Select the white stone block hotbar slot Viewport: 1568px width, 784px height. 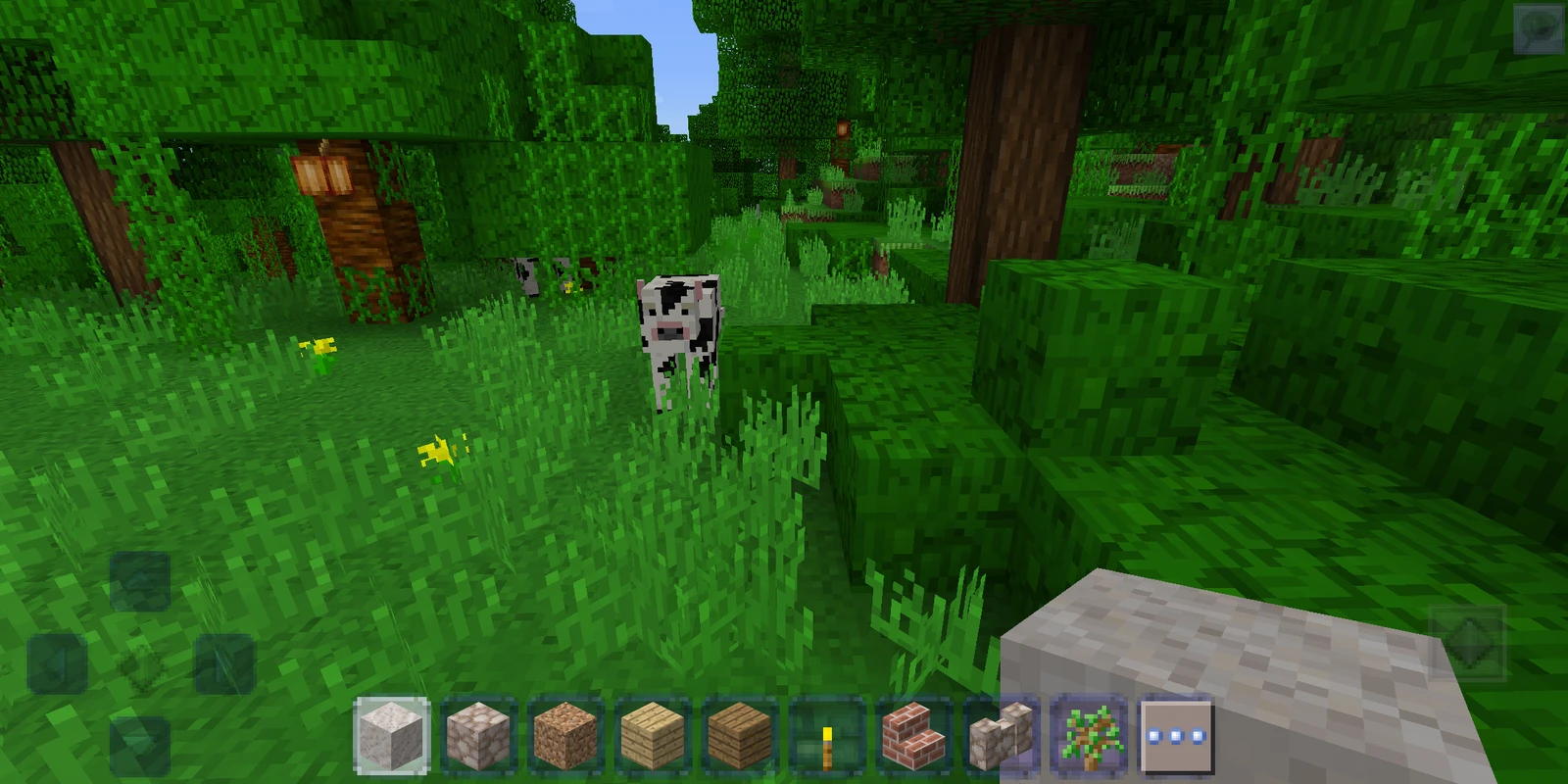(x=392, y=736)
